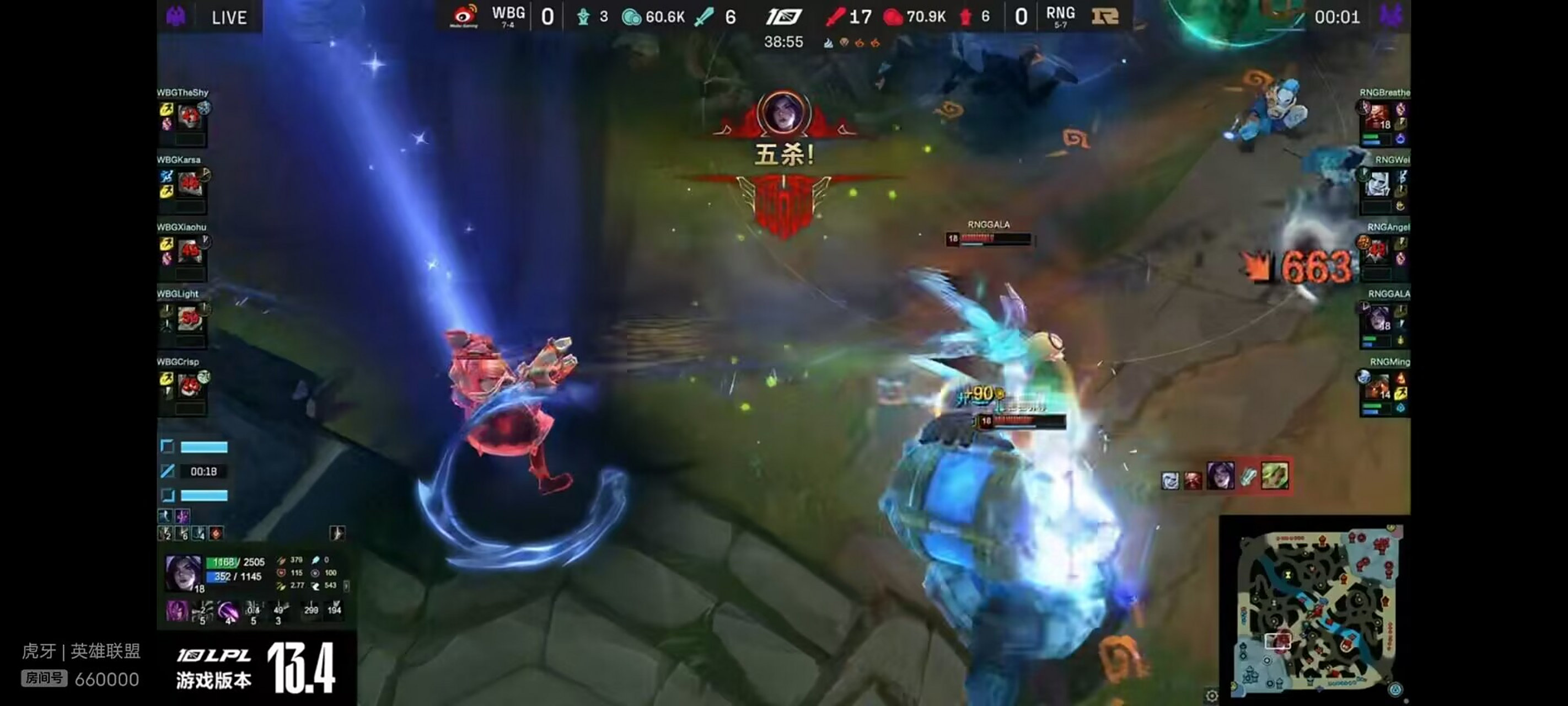Click the red rune buff icon
The image size is (1568, 706).
216,533
